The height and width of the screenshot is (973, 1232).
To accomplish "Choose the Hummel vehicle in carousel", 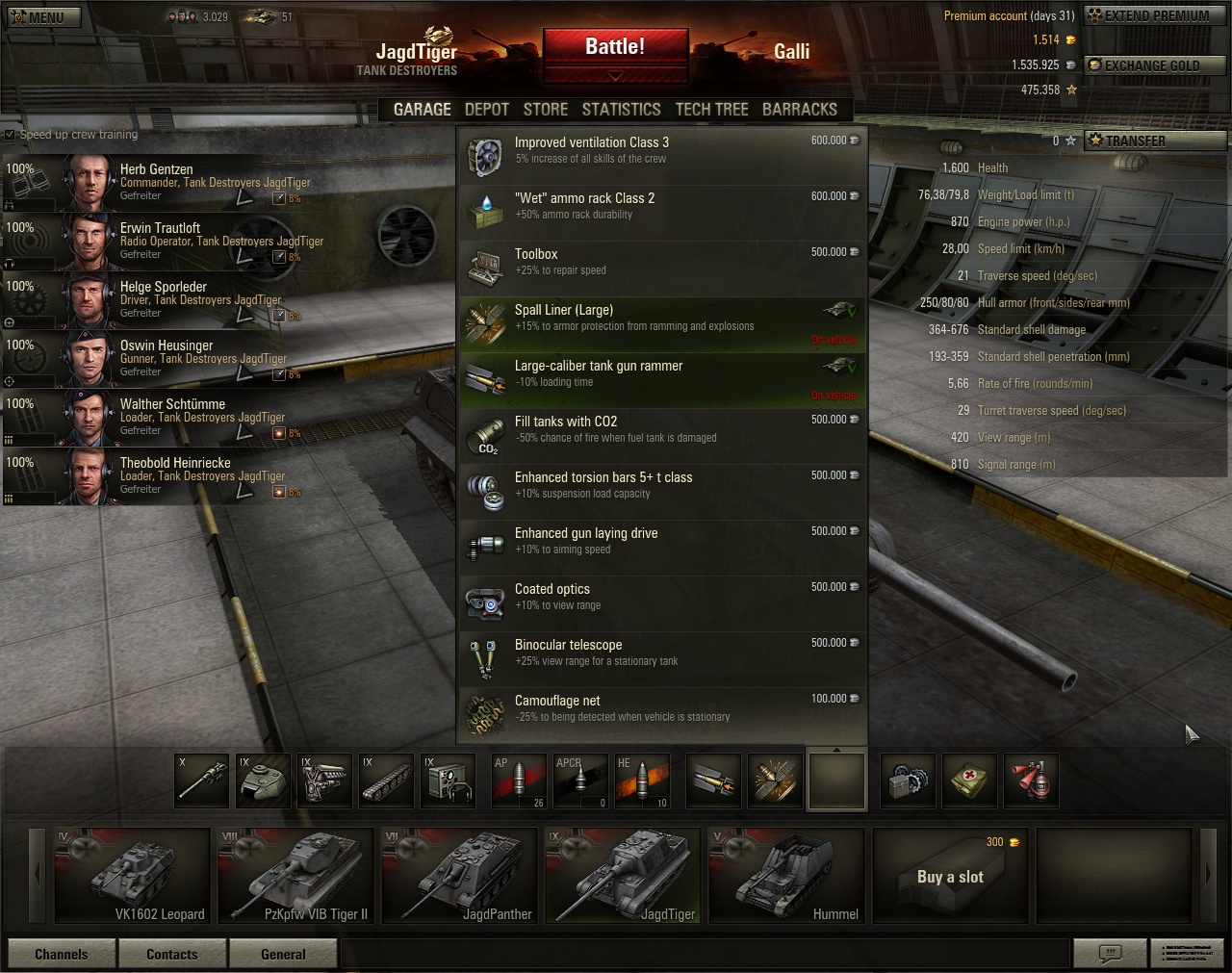I will pos(786,875).
